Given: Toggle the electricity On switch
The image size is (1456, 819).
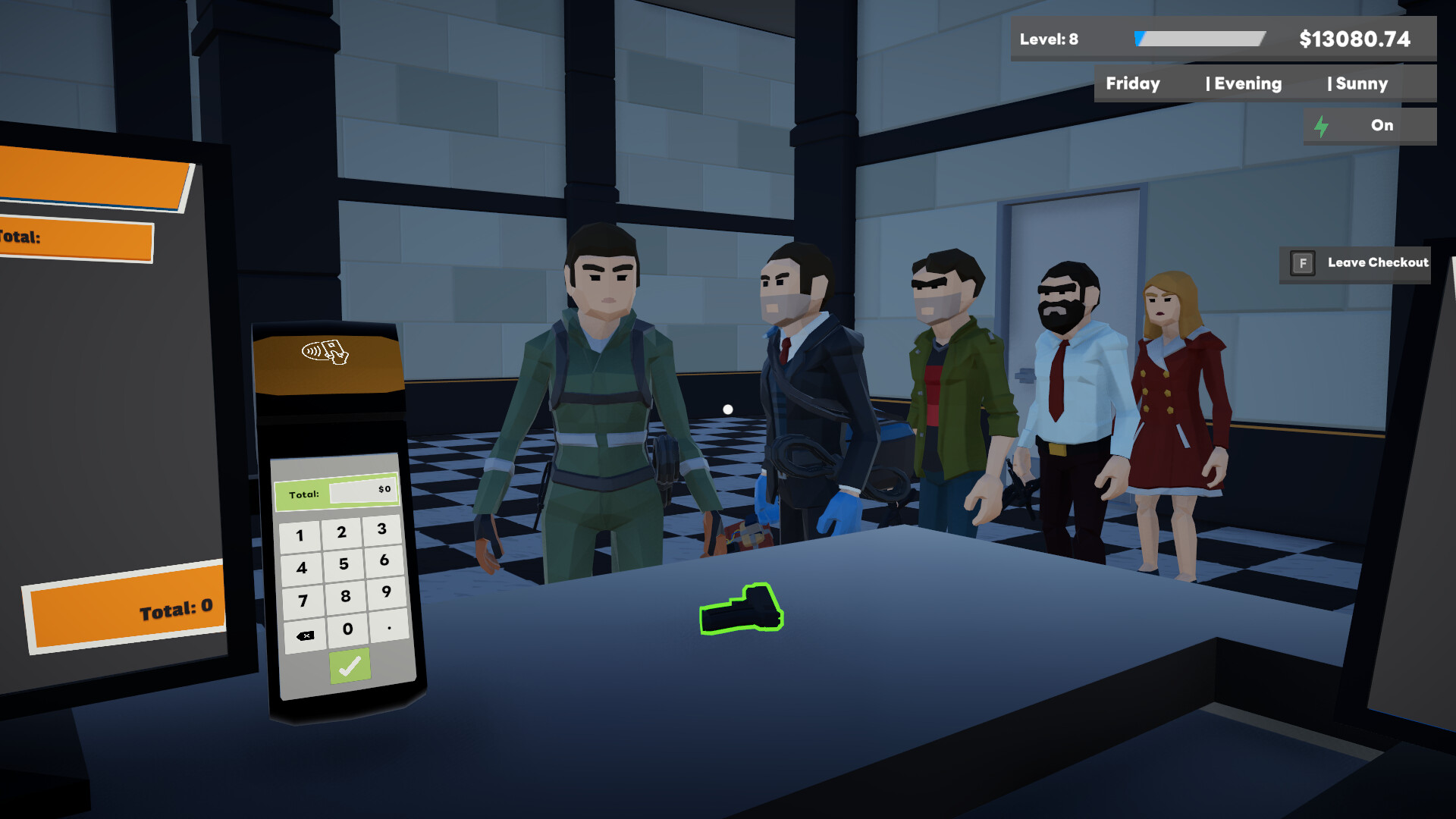Looking at the screenshot, I should point(1380,125).
